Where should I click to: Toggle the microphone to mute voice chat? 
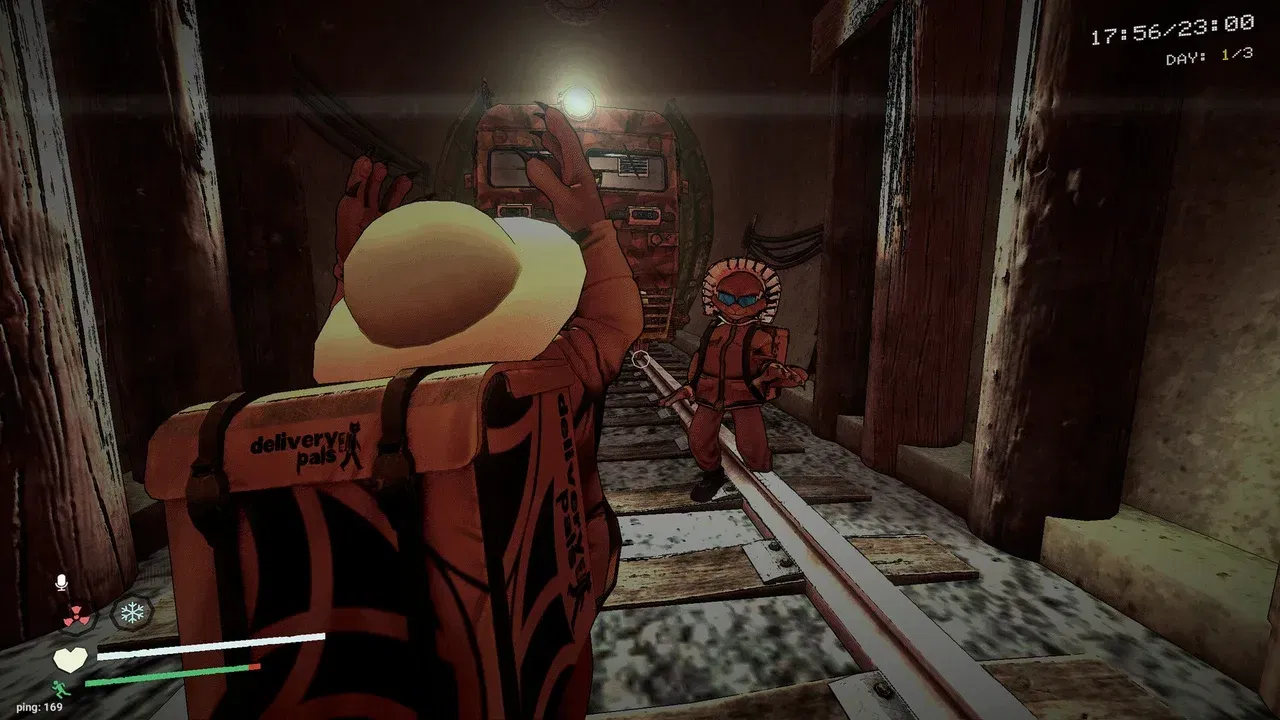[x=62, y=581]
